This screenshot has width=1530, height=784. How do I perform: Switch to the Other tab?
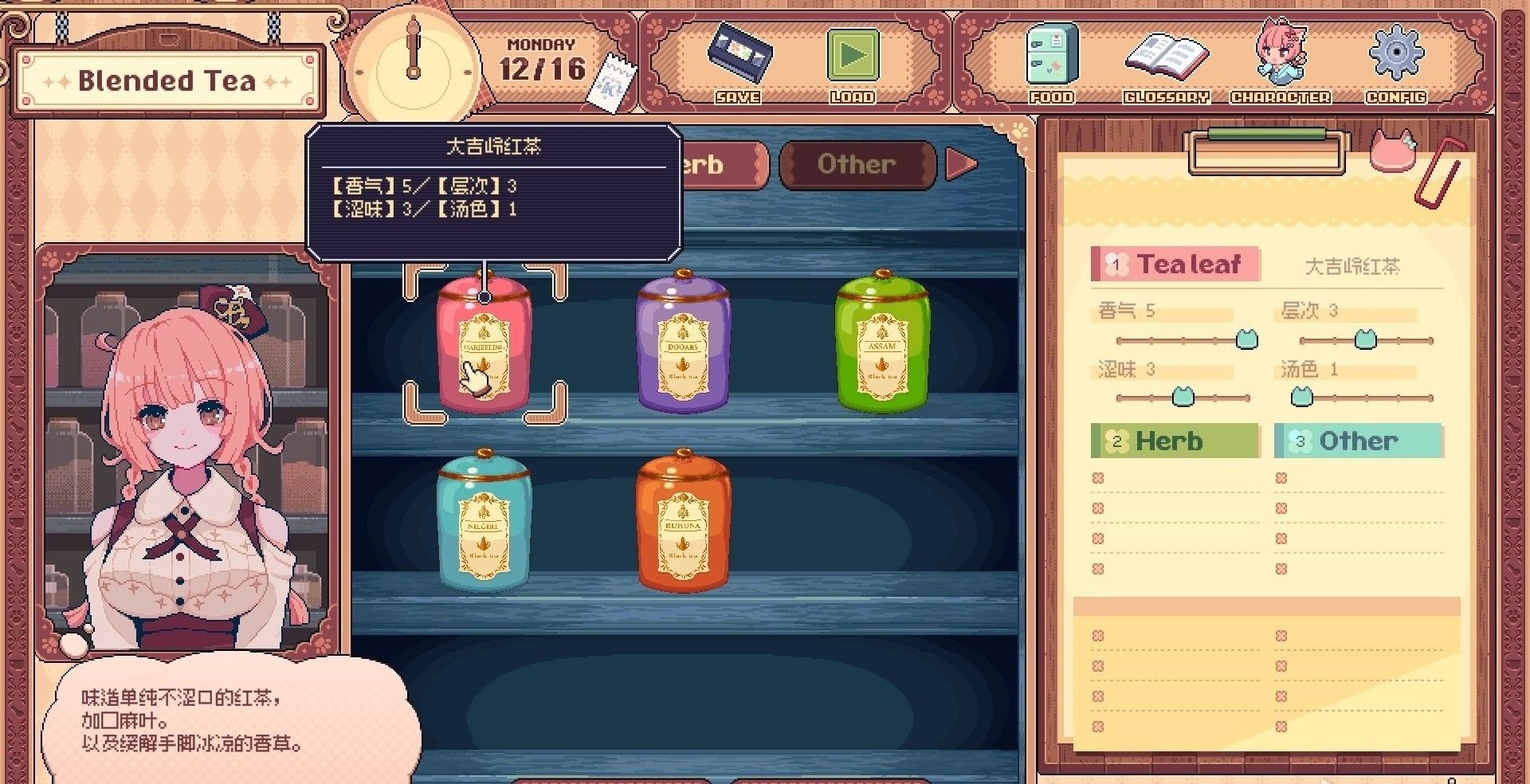point(858,164)
